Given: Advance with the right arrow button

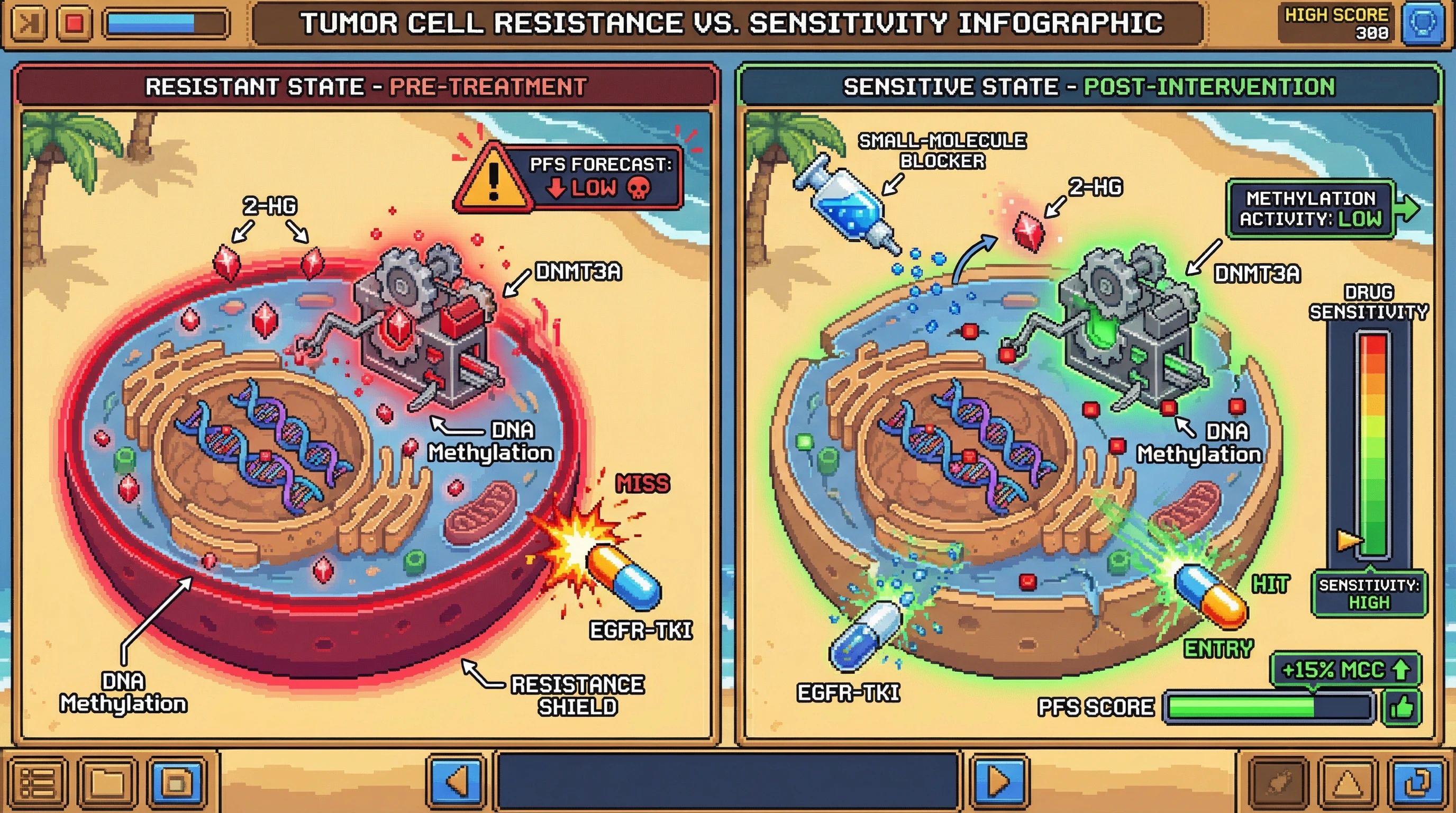Looking at the screenshot, I should [x=999, y=782].
